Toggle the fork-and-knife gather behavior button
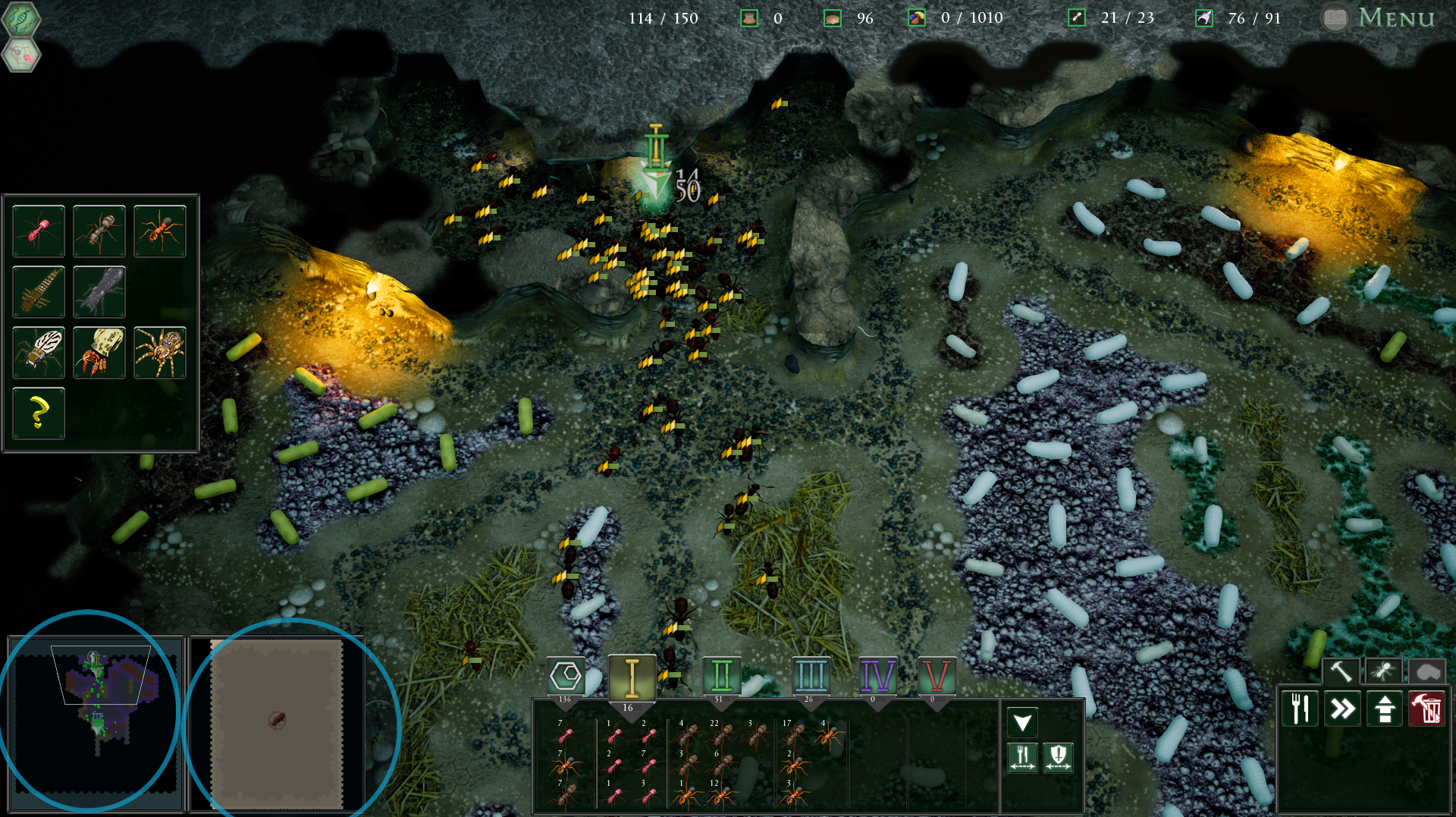1456x817 pixels. pyautogui.click(x=1022, y=756)
